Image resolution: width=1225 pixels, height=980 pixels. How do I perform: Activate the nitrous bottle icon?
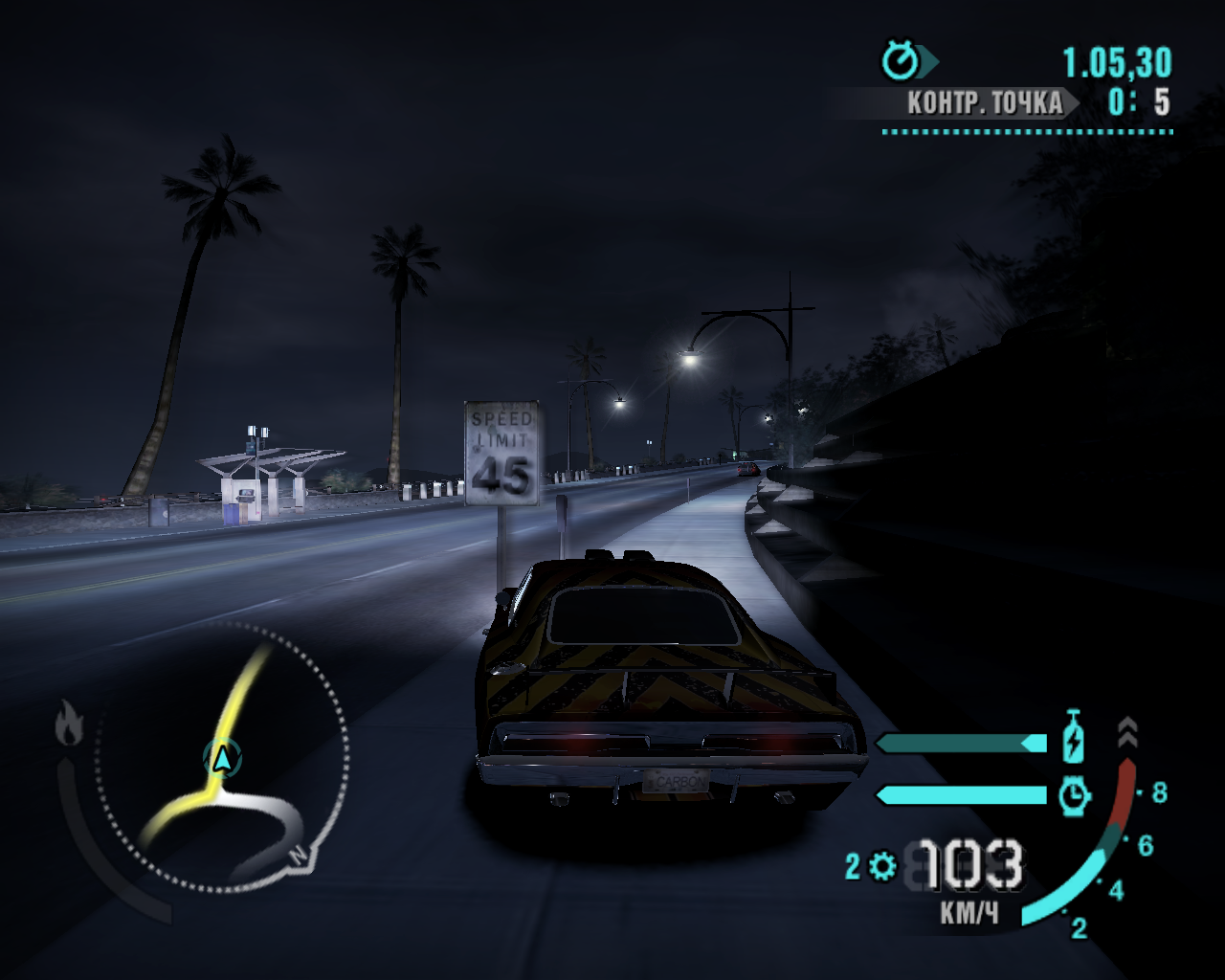[1074, 736]
